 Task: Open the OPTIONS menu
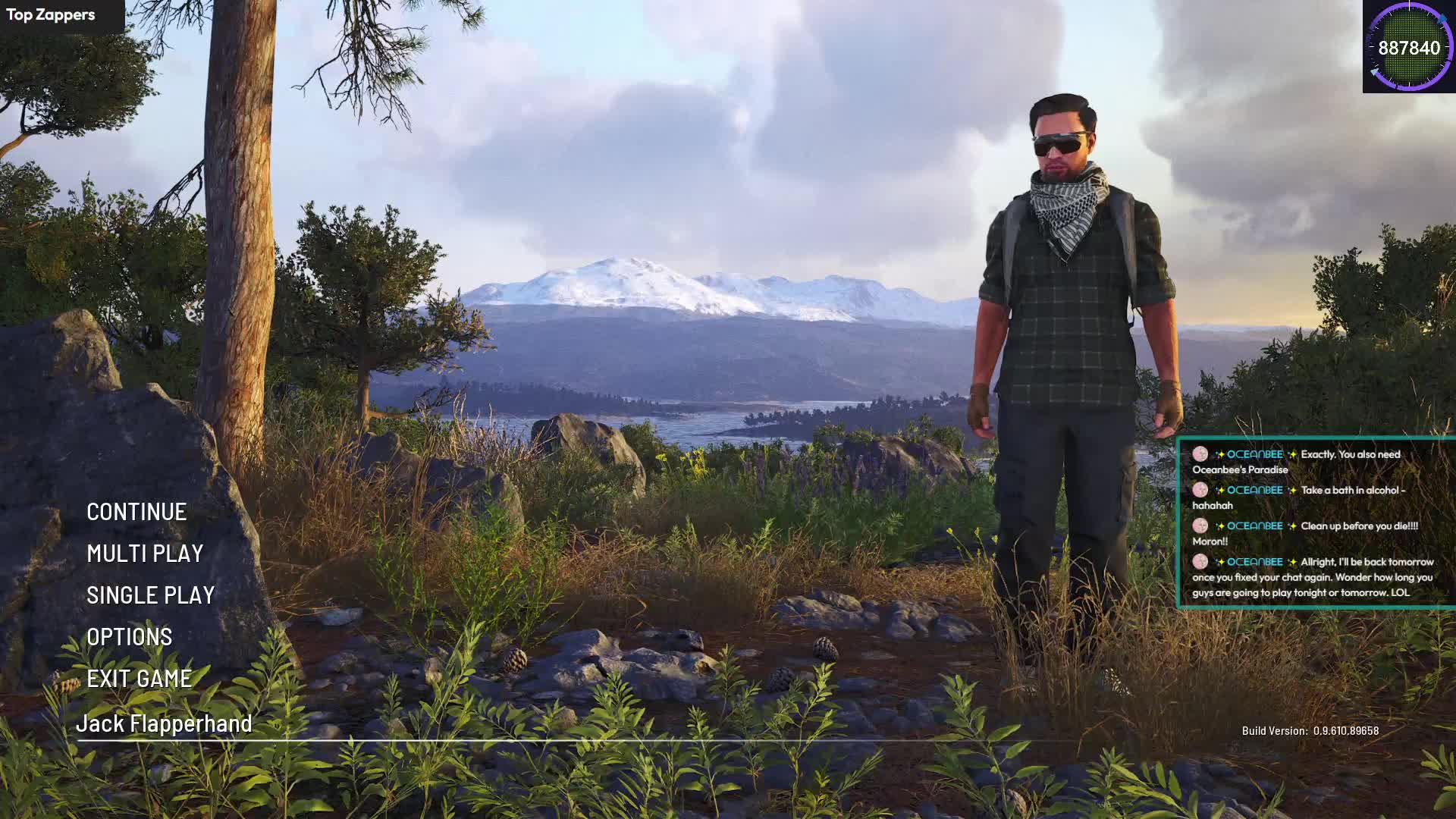click(129, 638)
